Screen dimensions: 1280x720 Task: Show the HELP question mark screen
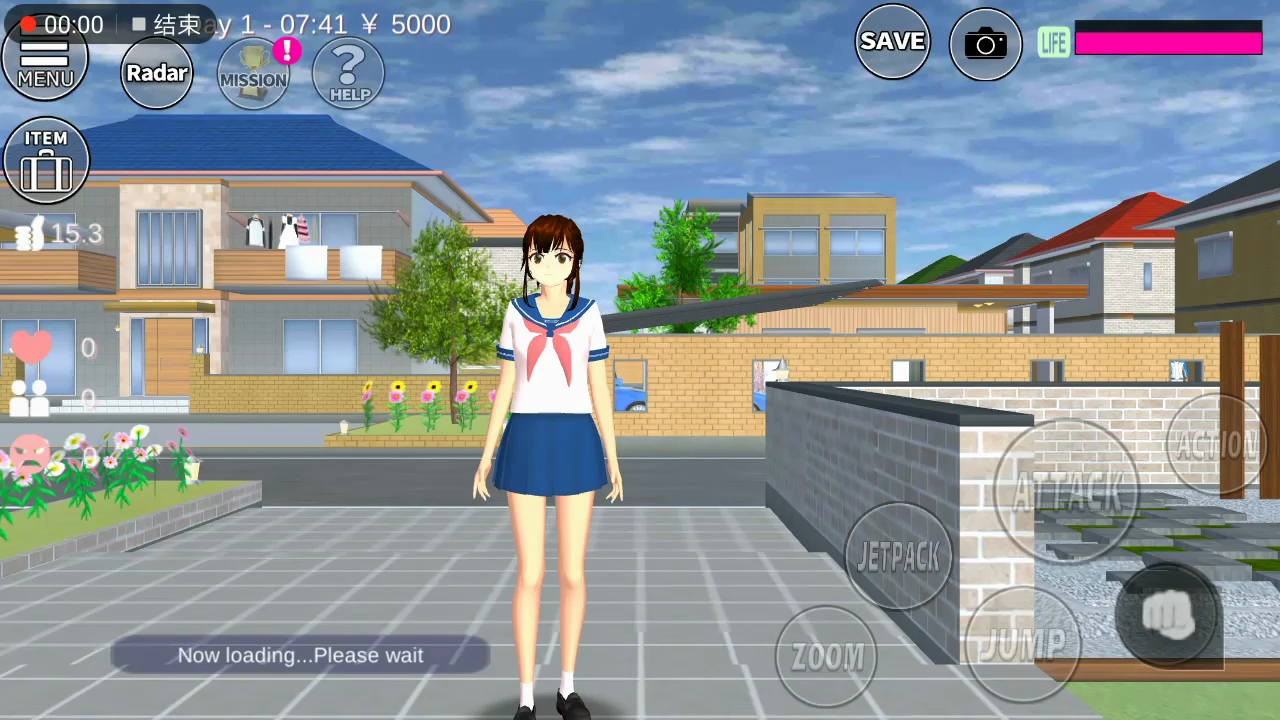point(348,73)
